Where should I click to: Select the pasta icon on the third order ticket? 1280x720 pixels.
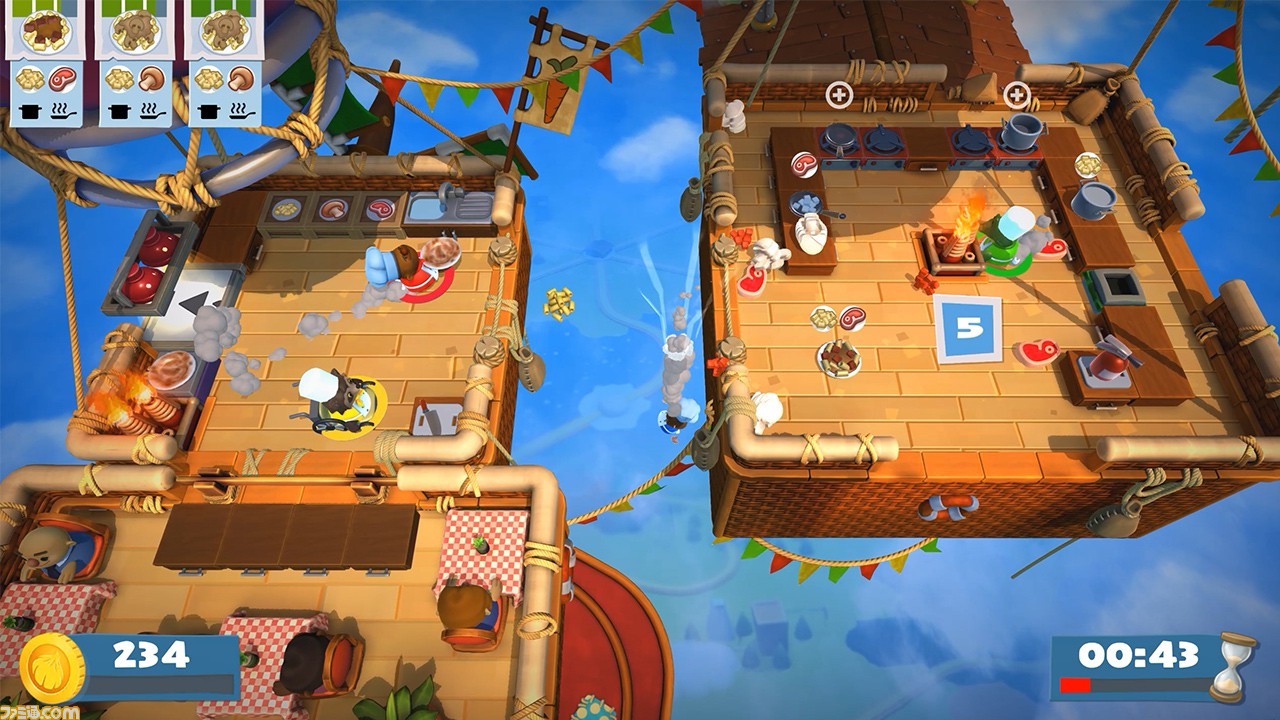pos(211,80)
